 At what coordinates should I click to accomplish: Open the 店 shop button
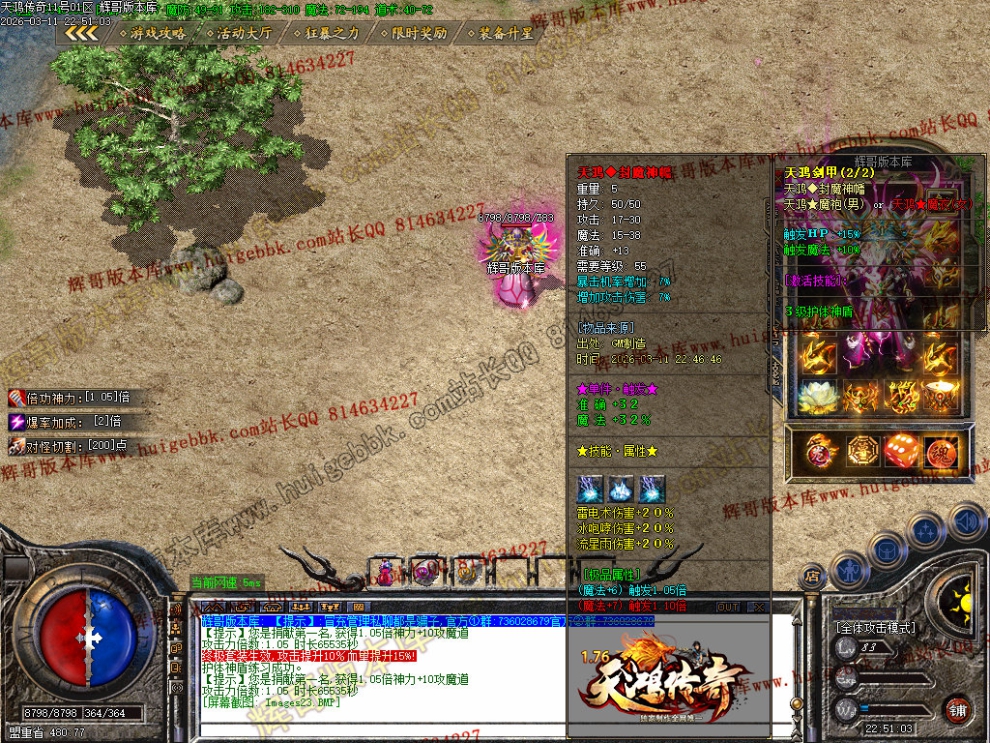[x=812, y=576]
